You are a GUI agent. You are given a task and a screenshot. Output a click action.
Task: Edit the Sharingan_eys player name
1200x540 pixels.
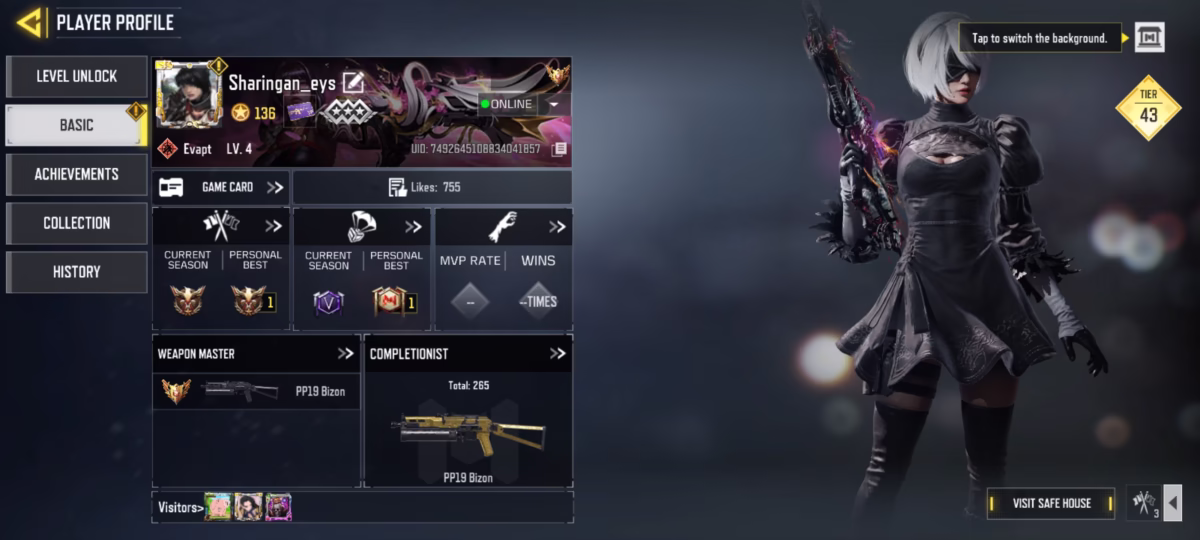click(353, 83)
